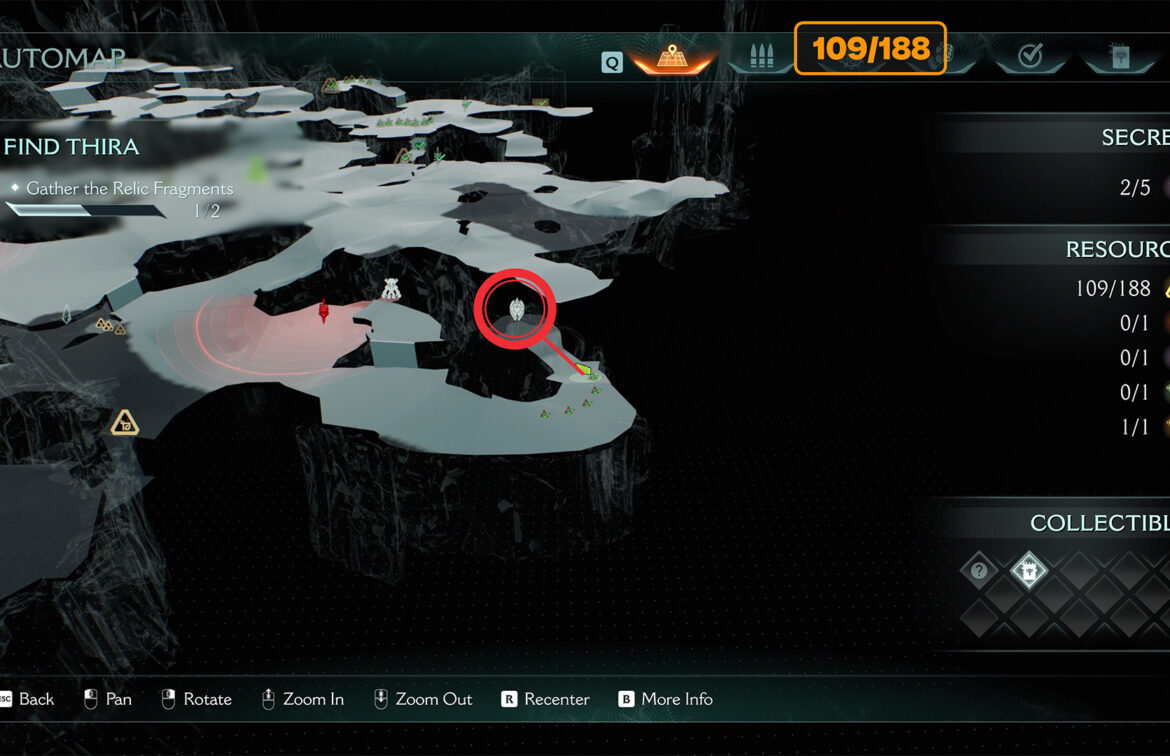
Task: Click the red objective marker on the map
Action: pyautogui.click(x=324, y=312)
